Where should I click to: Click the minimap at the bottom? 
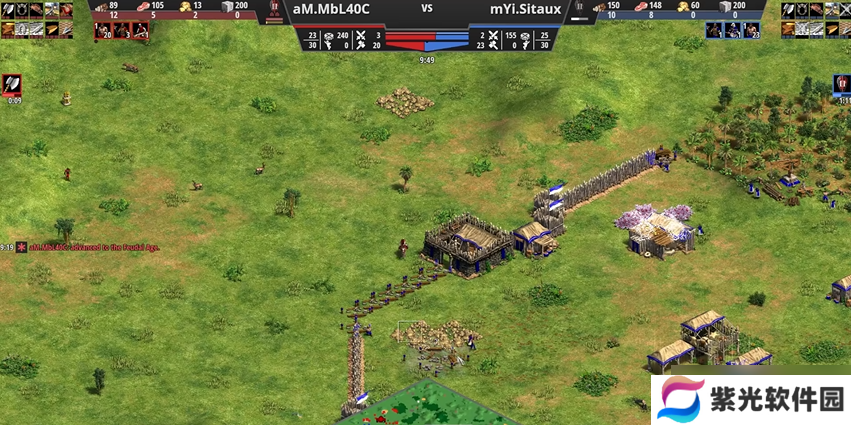(438, 405)
